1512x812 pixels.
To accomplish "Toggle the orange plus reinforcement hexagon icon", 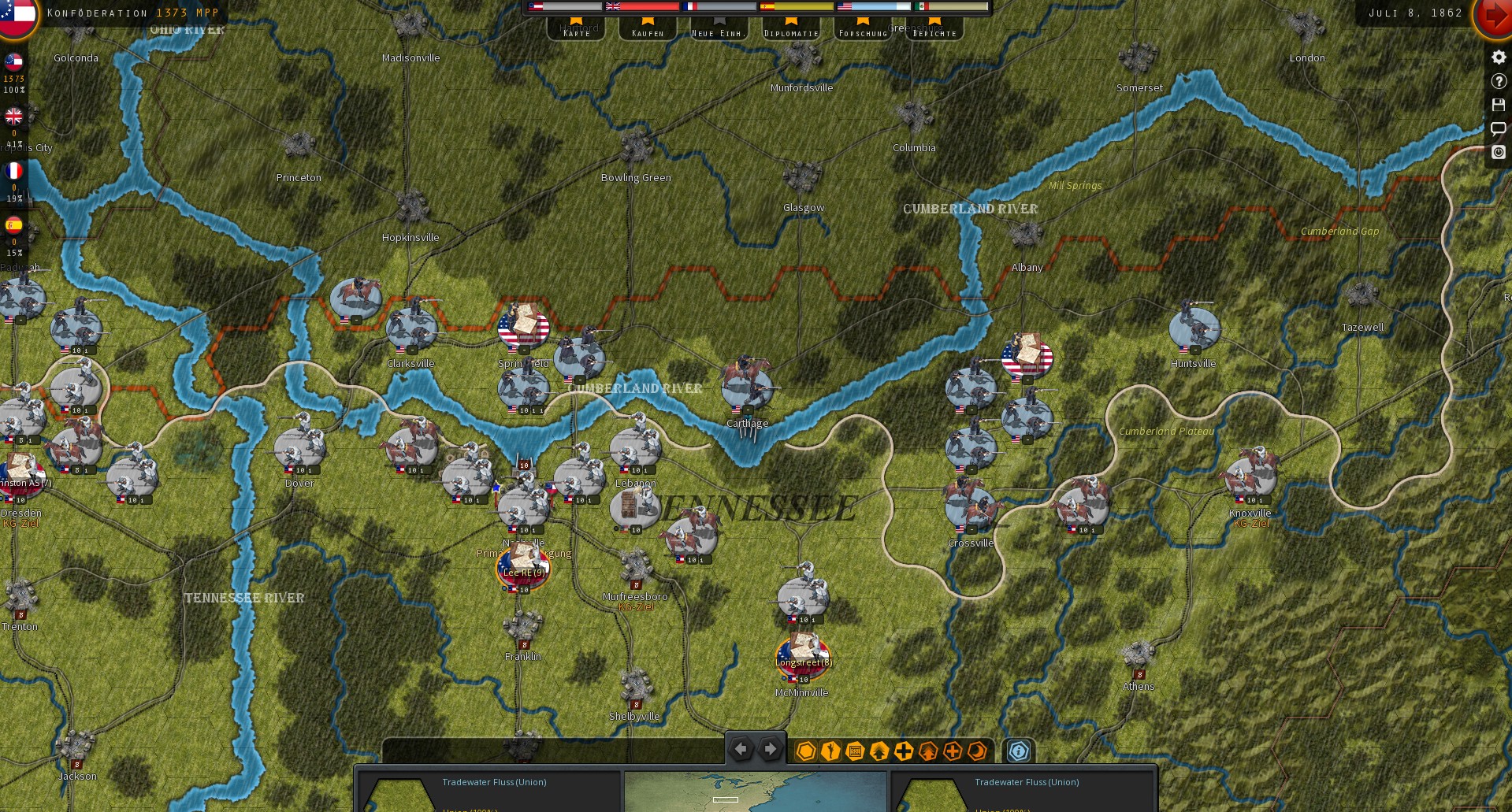I will click(953, 752).
